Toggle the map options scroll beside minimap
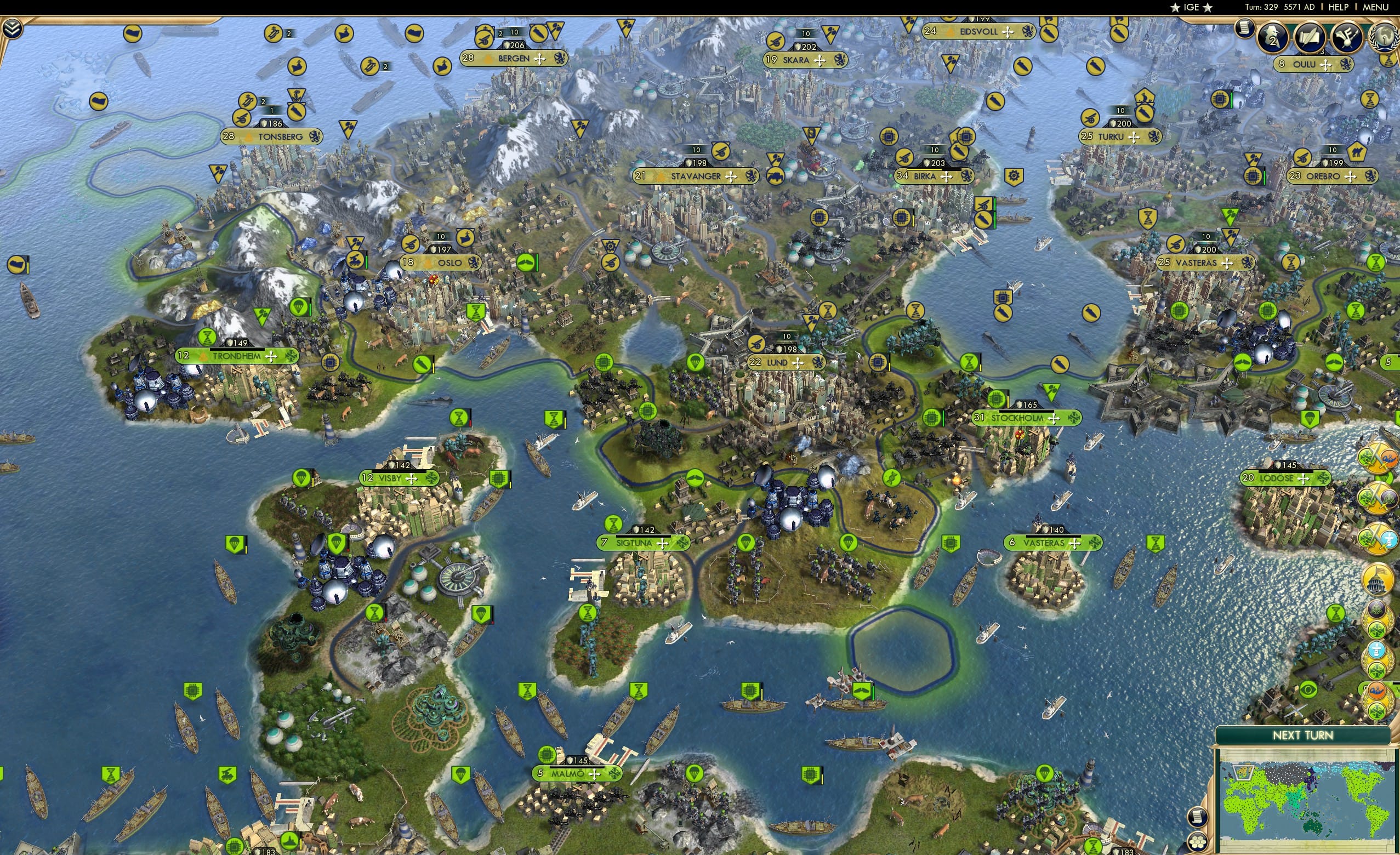1400x855 pixels. point(1198,817)
